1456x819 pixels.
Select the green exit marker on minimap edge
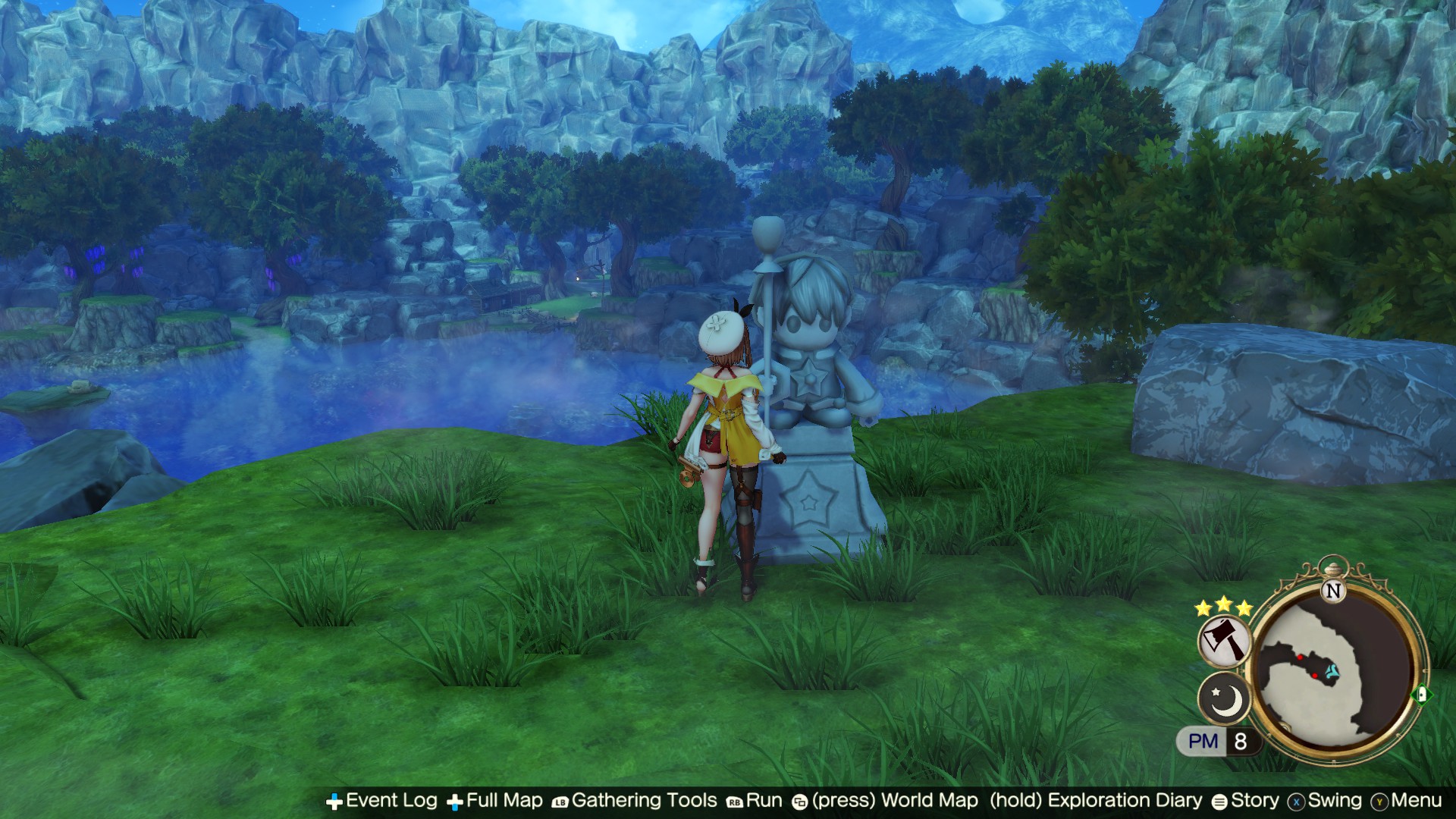click(1421, 695)
